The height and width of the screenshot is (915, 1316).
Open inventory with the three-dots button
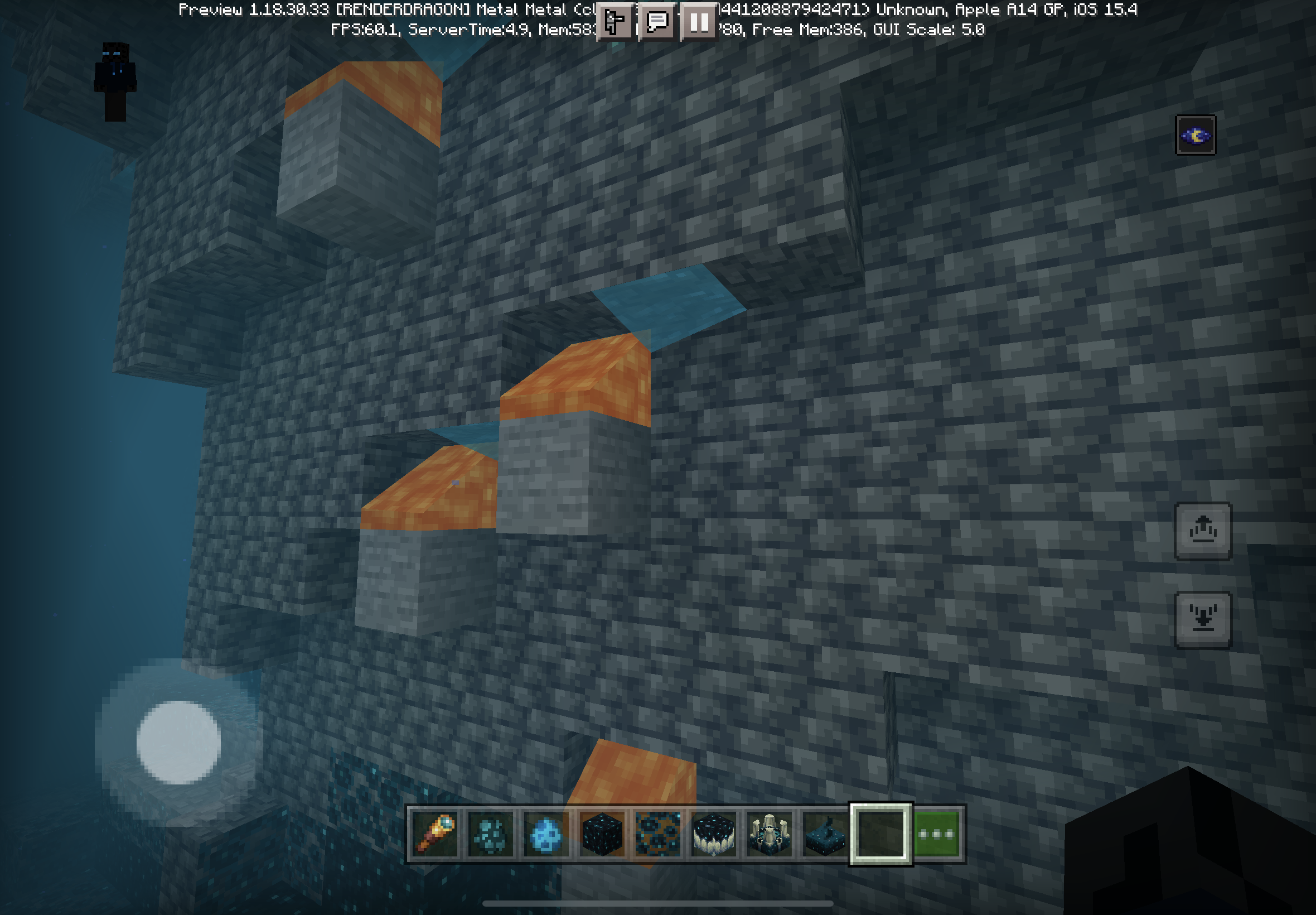tap(936, 834)
